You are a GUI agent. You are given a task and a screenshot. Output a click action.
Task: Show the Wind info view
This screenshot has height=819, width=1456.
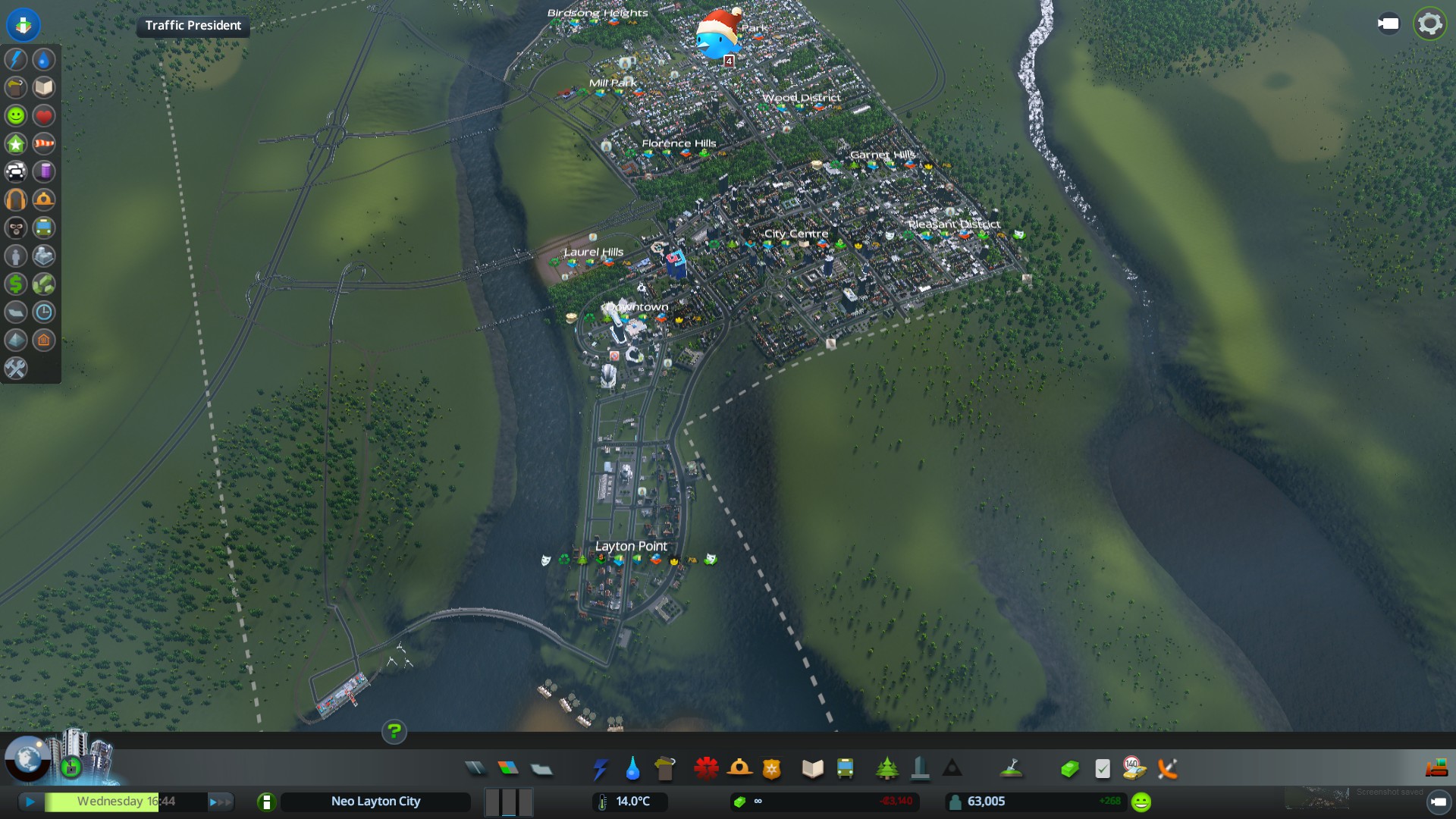pyautogui.click(x=44, y=143)
